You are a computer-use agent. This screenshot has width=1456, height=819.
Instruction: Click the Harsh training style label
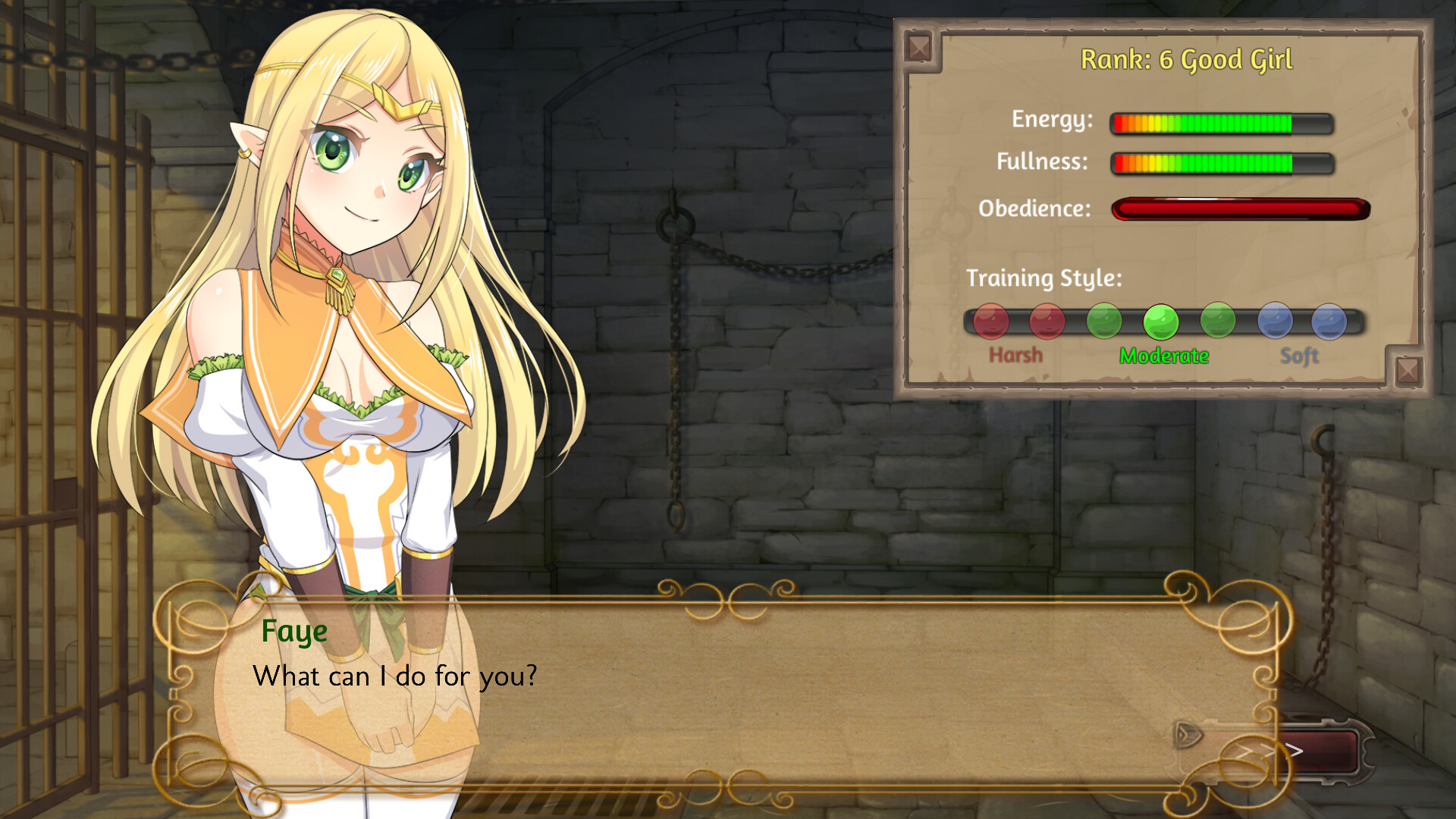click(x=1016, y=354)
